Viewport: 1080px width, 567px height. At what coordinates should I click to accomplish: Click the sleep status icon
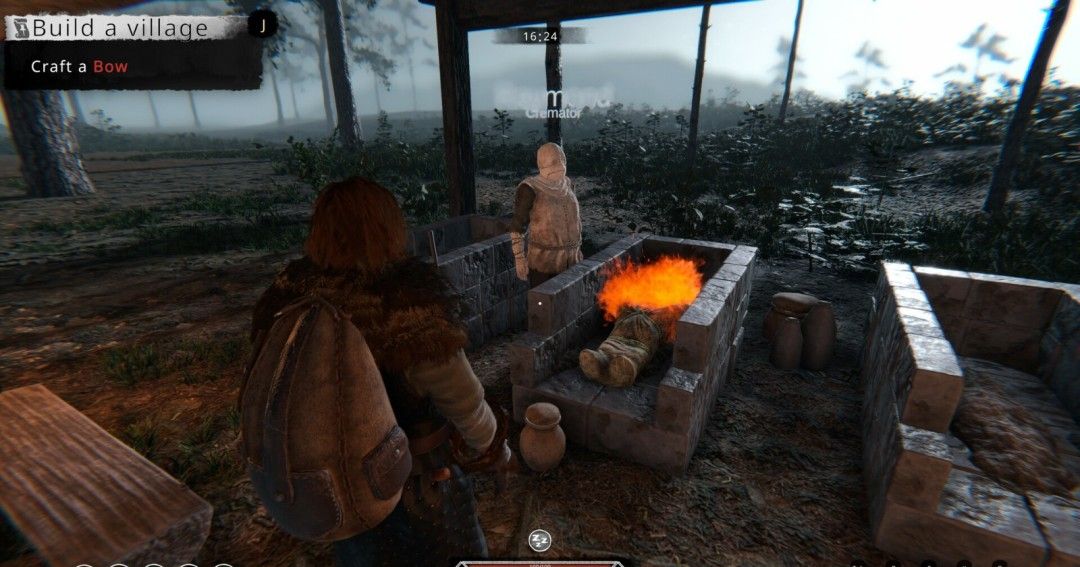pyautogui.click(x=540, y=540)
